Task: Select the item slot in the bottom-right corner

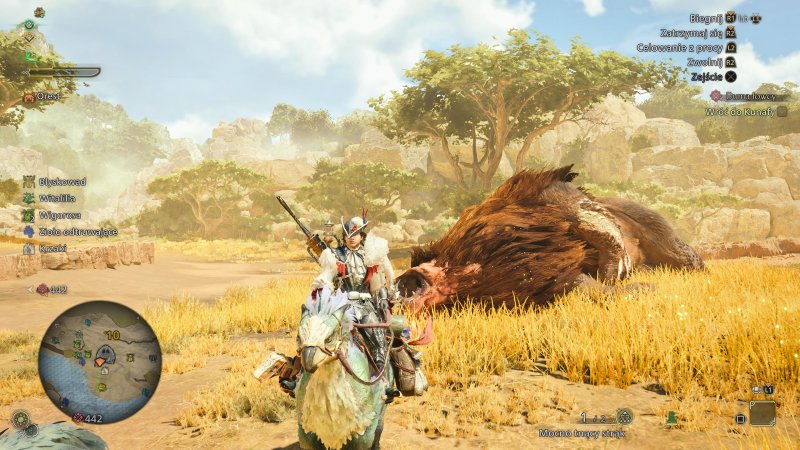Action: click(762, 413)
